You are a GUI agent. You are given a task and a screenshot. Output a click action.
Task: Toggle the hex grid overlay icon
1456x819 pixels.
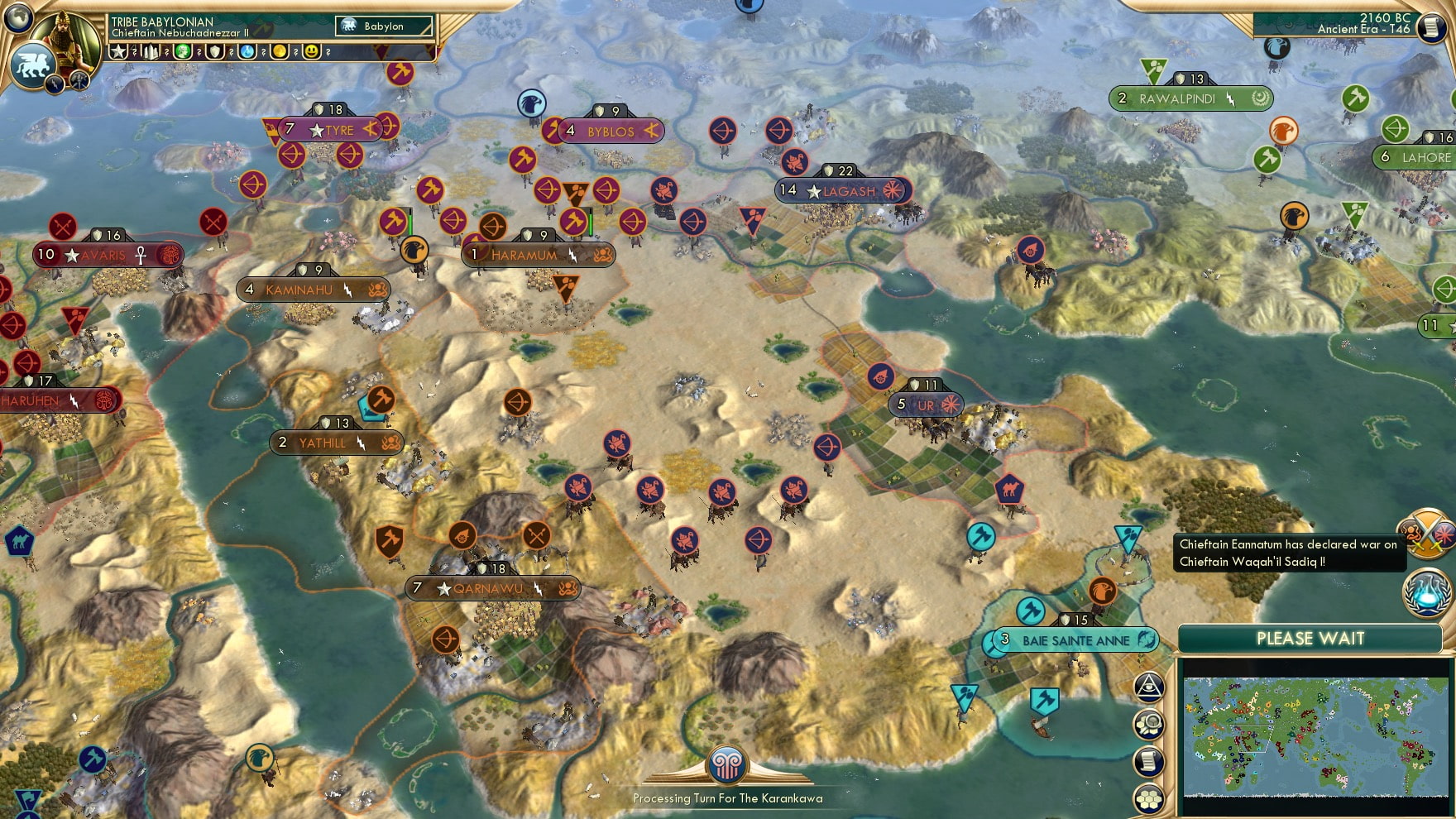coord(1148,799)
